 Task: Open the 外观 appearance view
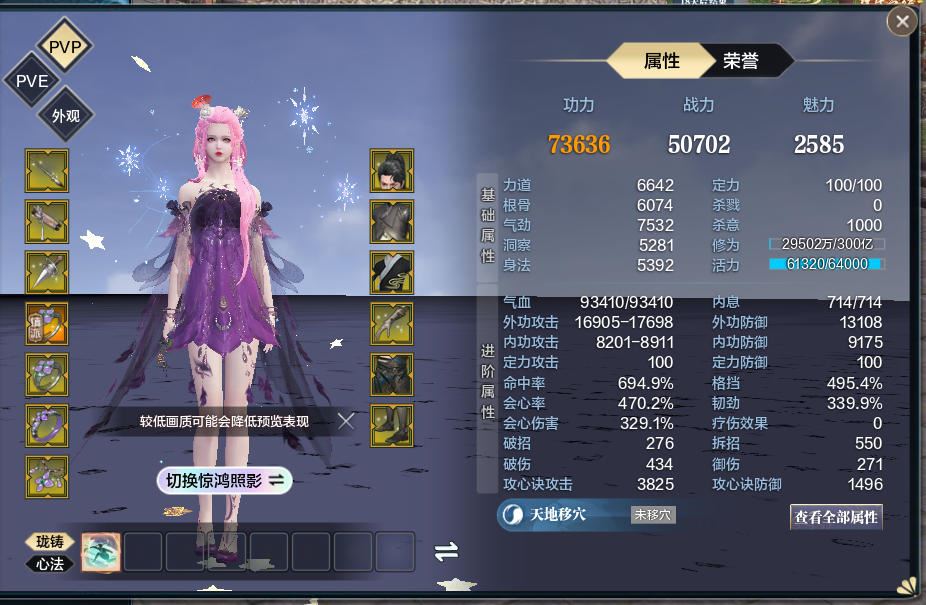(x=66, y=115)
